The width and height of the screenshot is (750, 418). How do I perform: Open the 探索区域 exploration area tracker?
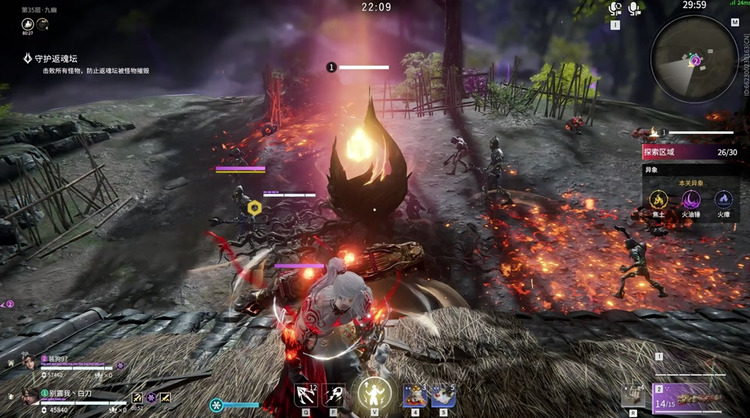click(x=690, y=153)
